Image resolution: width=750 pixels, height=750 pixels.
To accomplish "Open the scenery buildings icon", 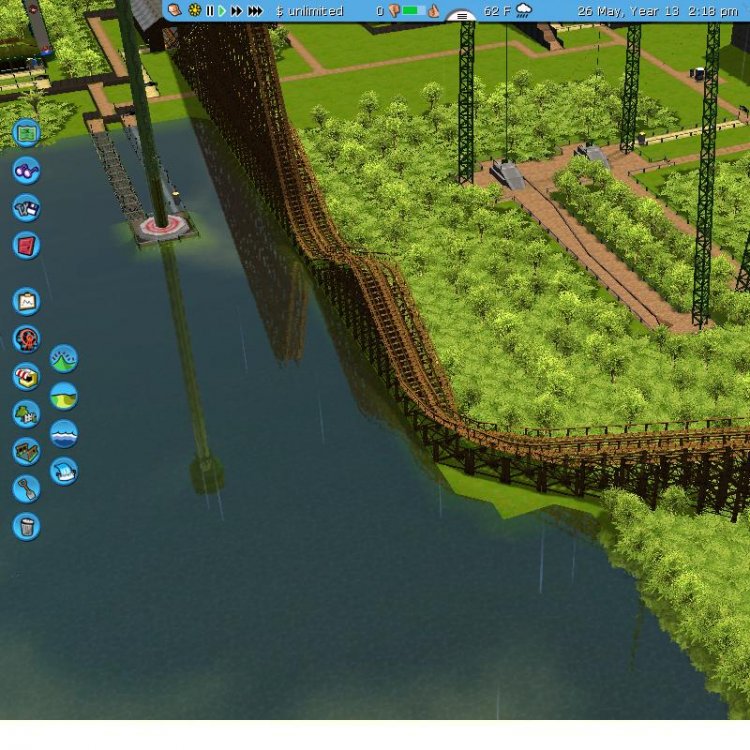I will 26,413.
